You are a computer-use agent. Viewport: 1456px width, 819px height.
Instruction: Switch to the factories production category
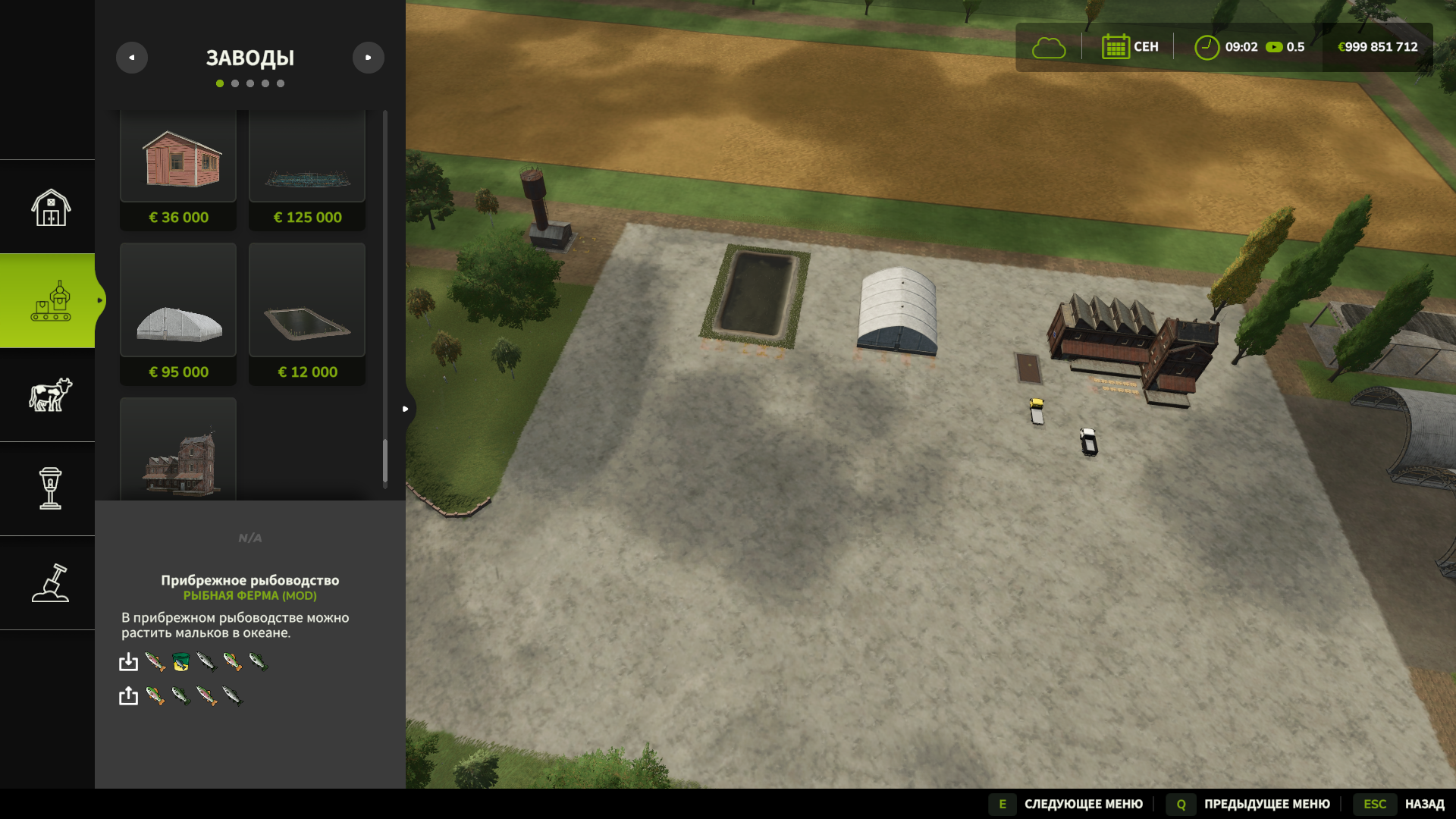(x=50, y=301)
